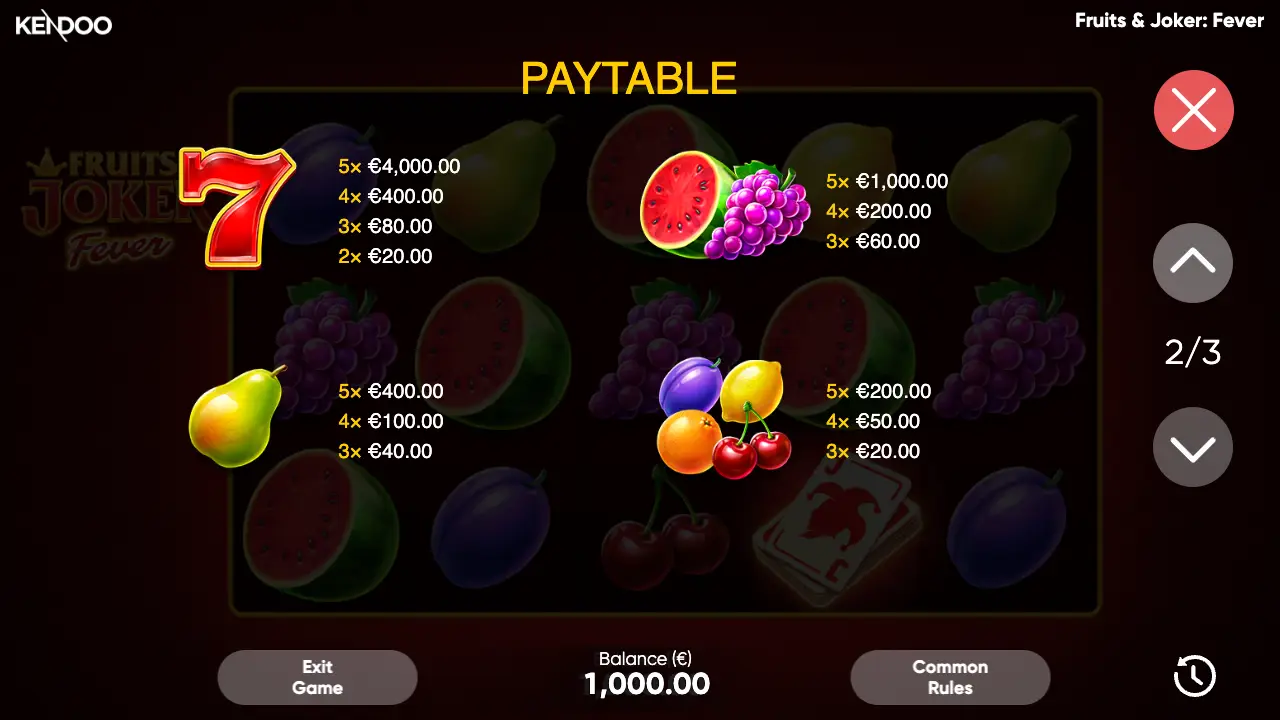The width and height of the screenshot is (1280, 720).
Task: Click the low-pay fruits symbol group
Action: pyautogui.click(x=722, y=420)
